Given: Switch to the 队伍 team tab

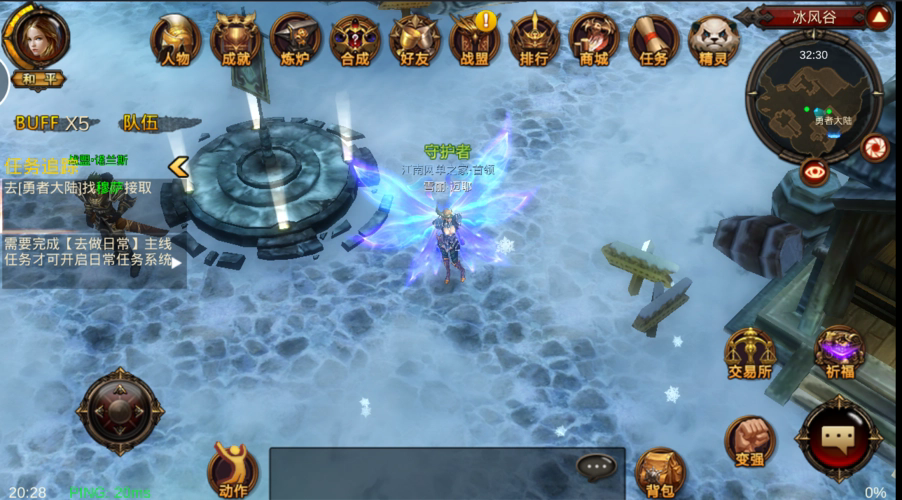Looking at the screenshot, I should coord(140,123).
